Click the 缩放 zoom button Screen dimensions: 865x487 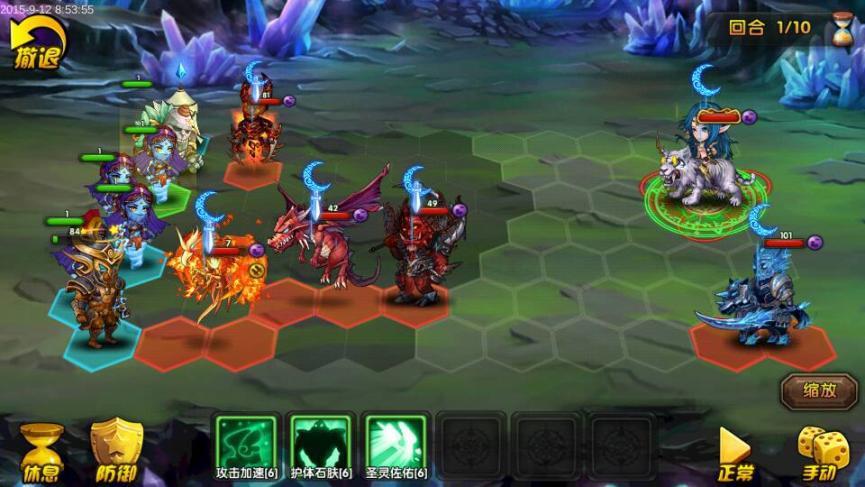tap(820, 390)
